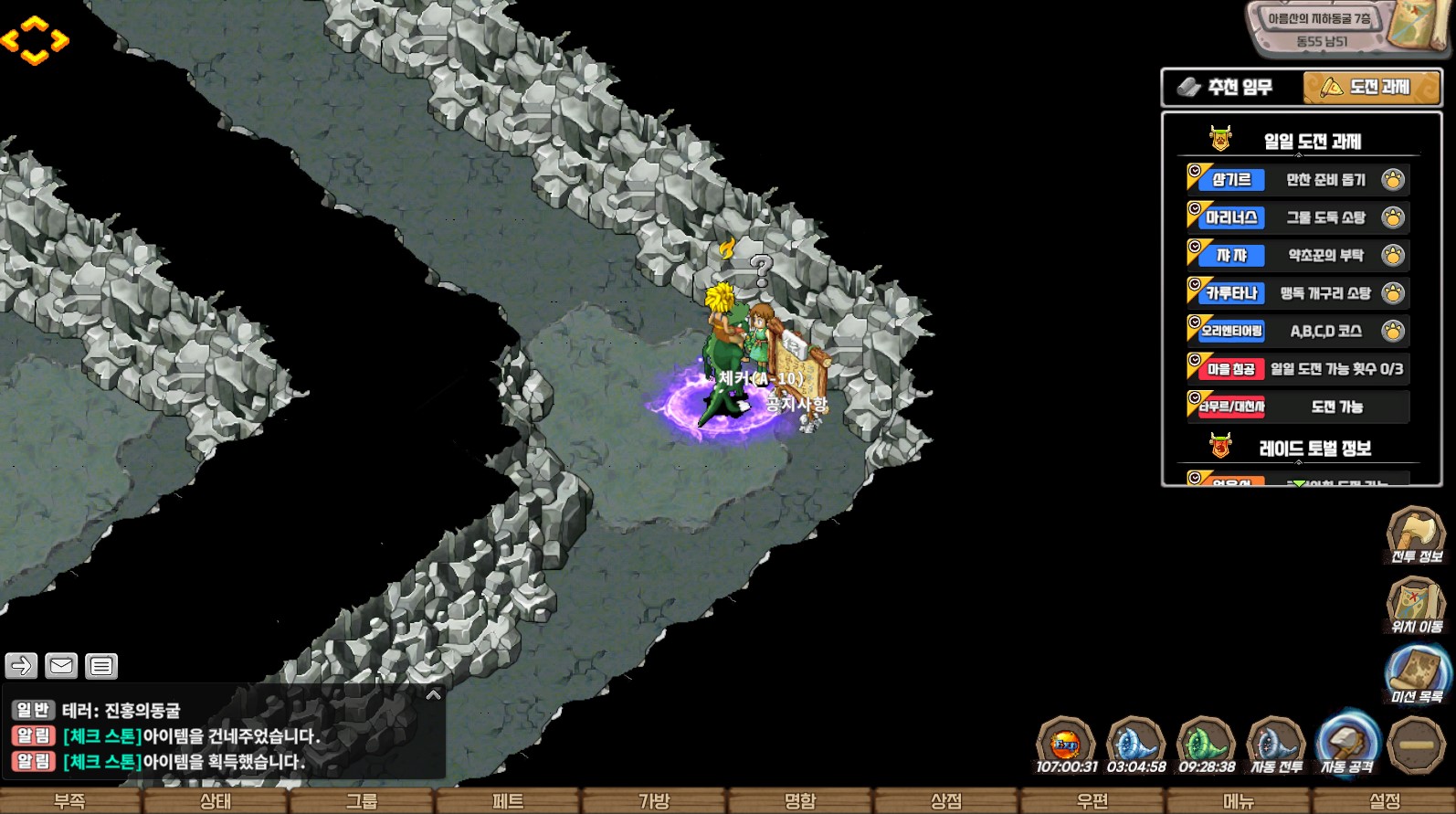Open the 상태 status menu
Screen dimensions: 1456x814
point(216,801)
